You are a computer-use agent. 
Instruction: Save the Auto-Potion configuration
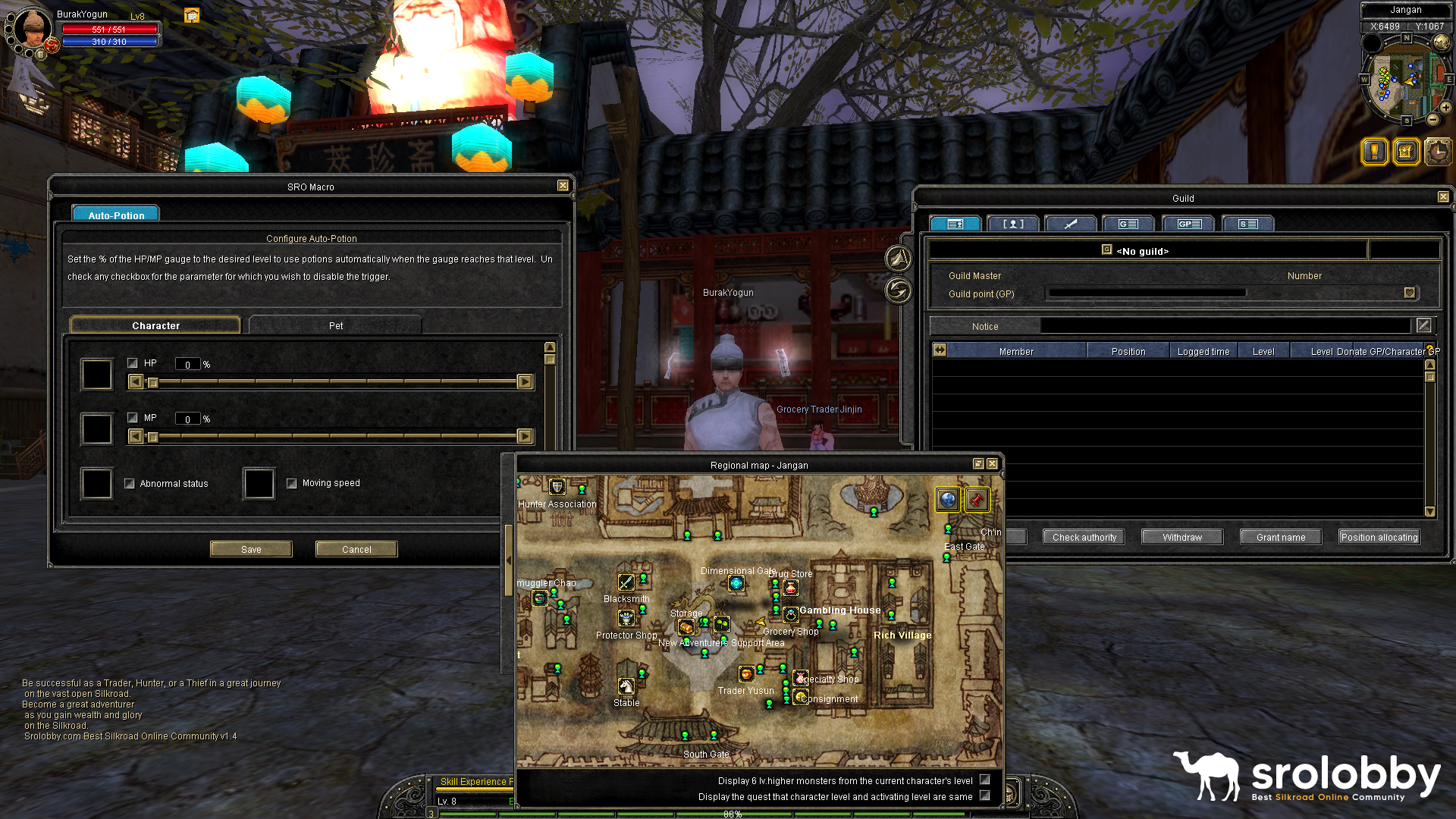click(x=251, y=549)
